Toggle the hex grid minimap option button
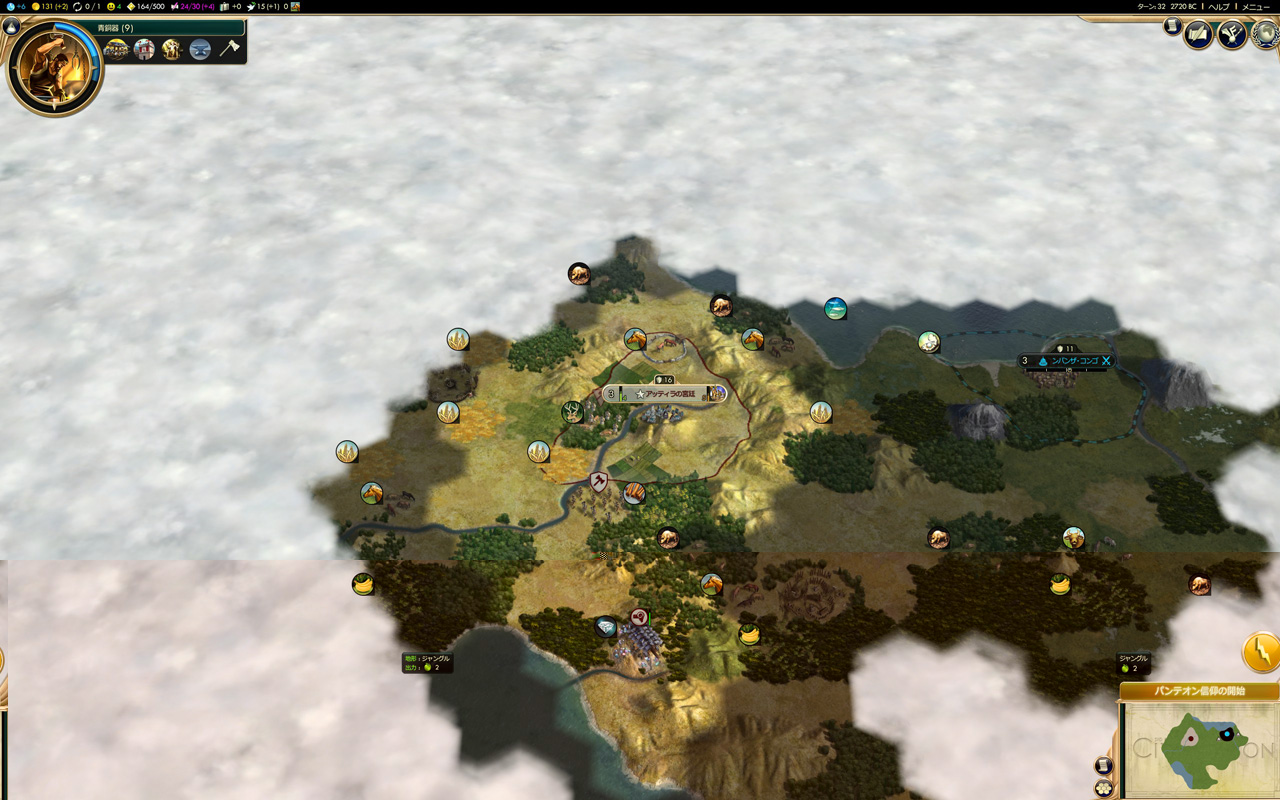The width and height of the screenshot is (1280, 800). 1104,788
